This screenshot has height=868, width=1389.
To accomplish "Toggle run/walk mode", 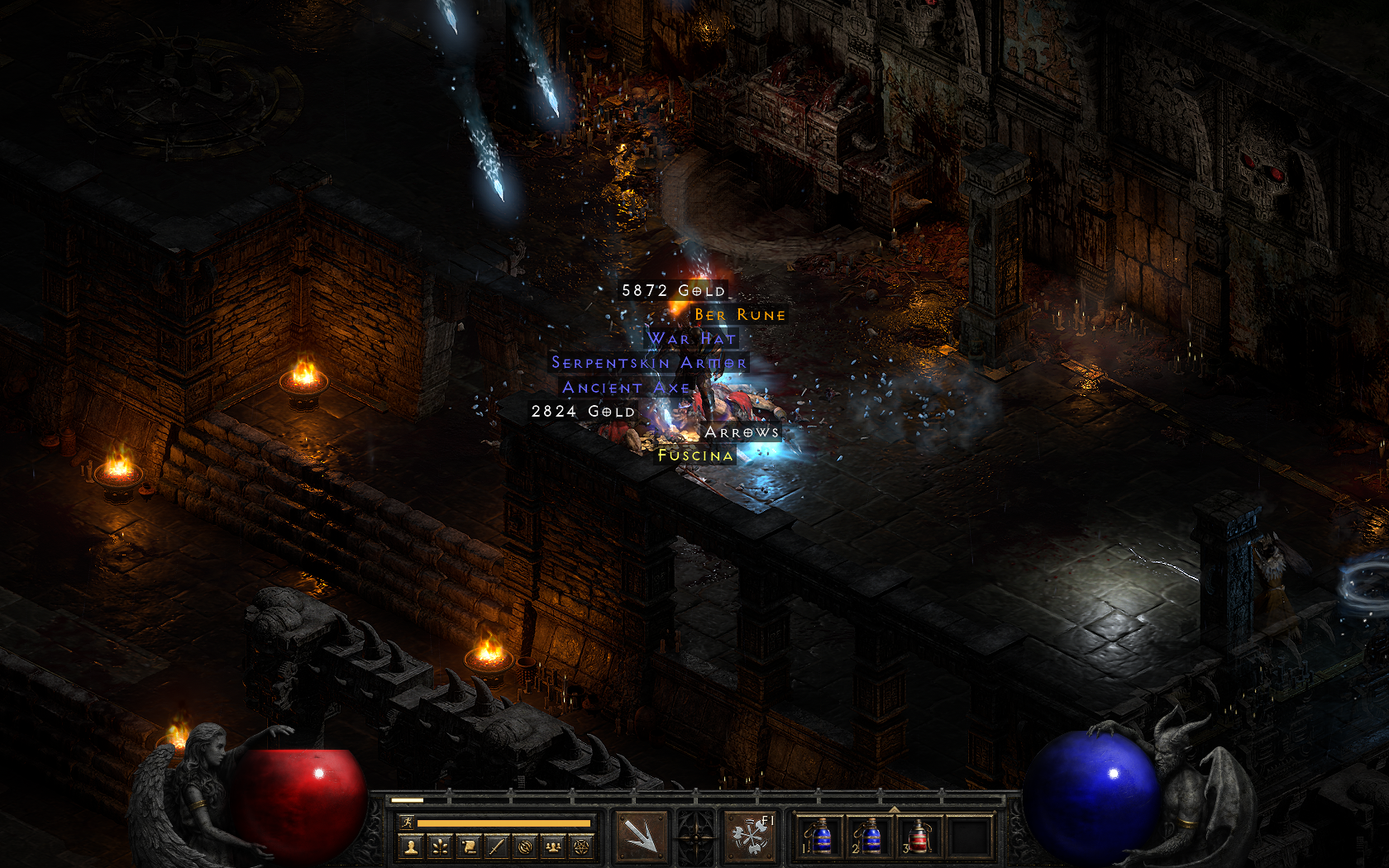I will tap(406, 822).
